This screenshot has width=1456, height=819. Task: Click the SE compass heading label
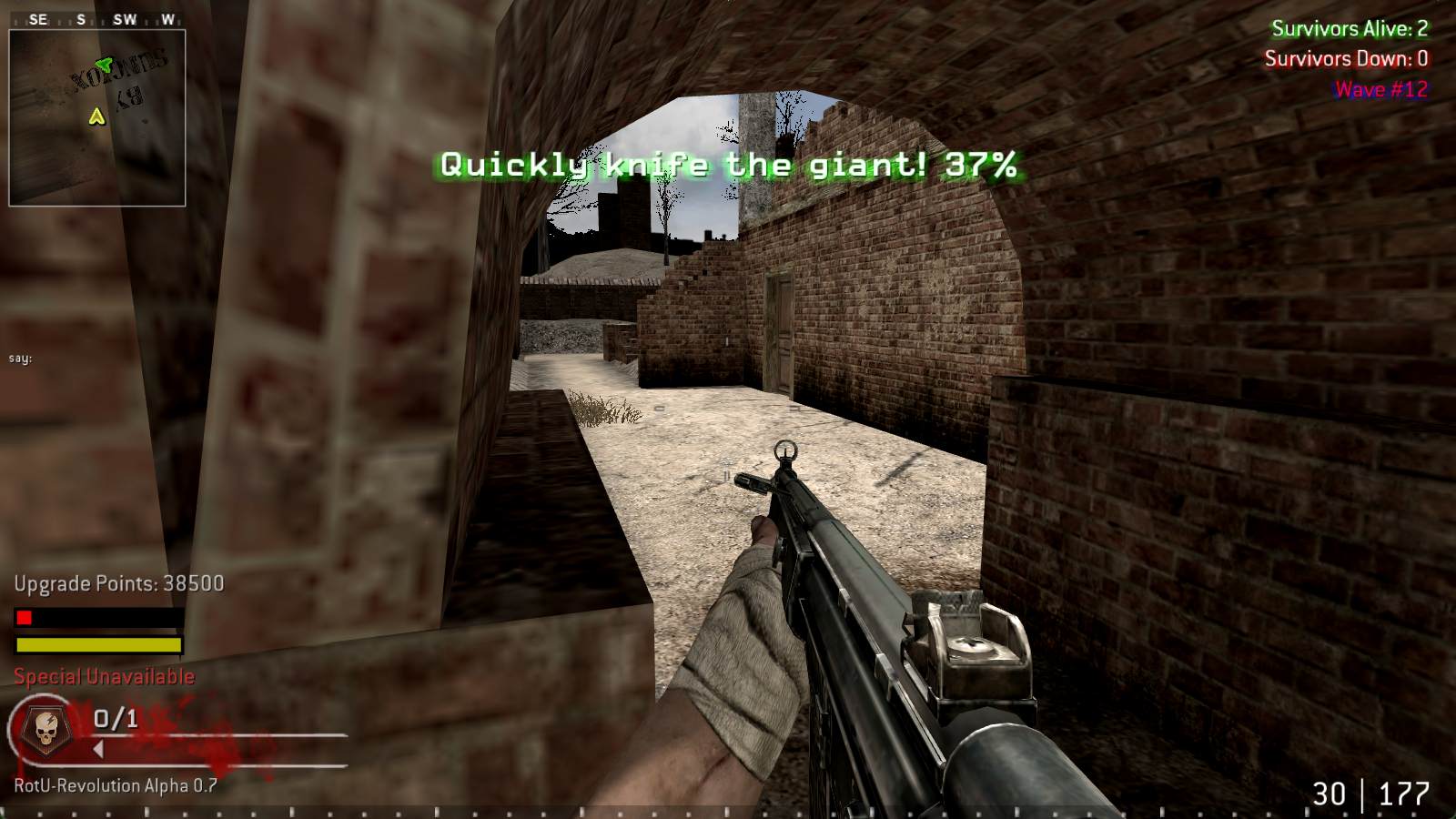38,17
